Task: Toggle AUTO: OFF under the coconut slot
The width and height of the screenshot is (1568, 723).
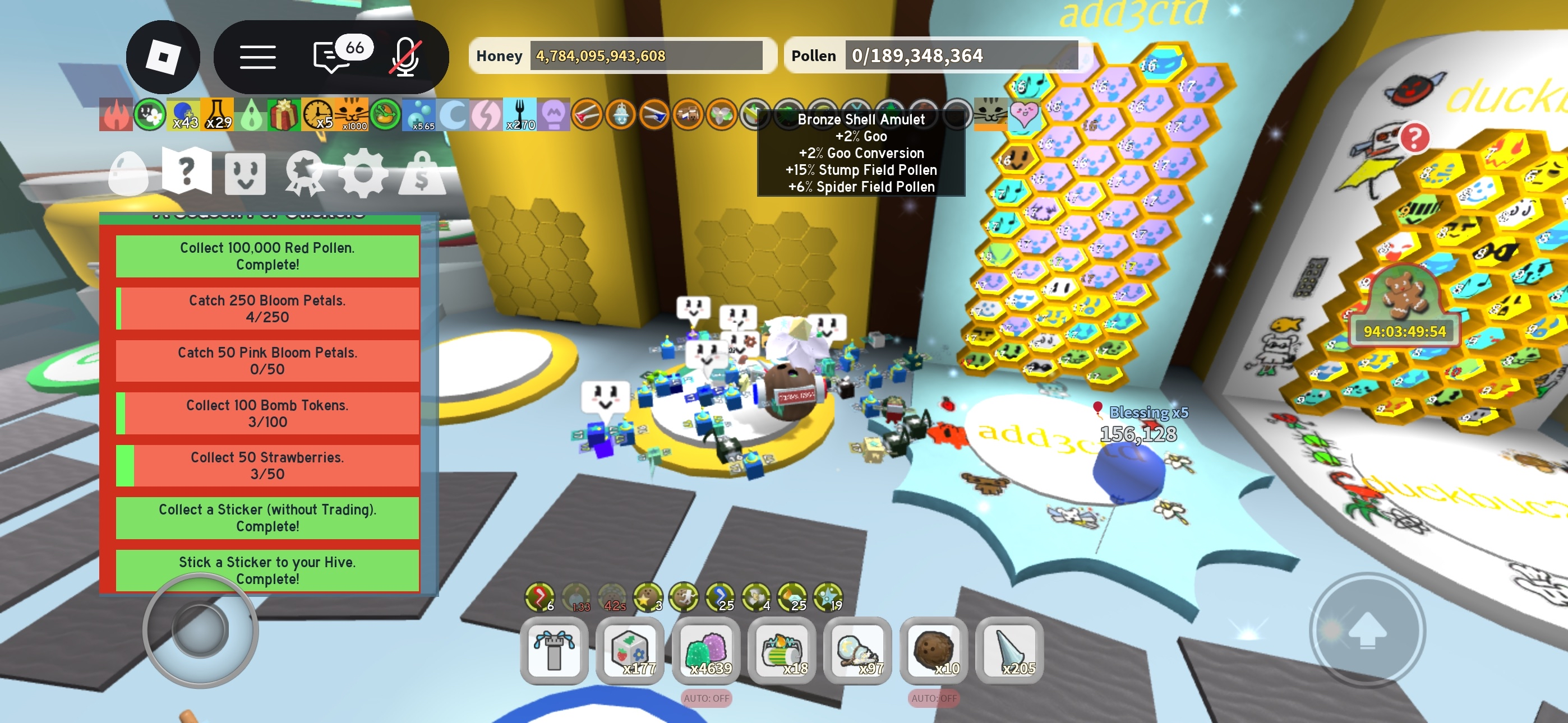Action: pos(934,698)
